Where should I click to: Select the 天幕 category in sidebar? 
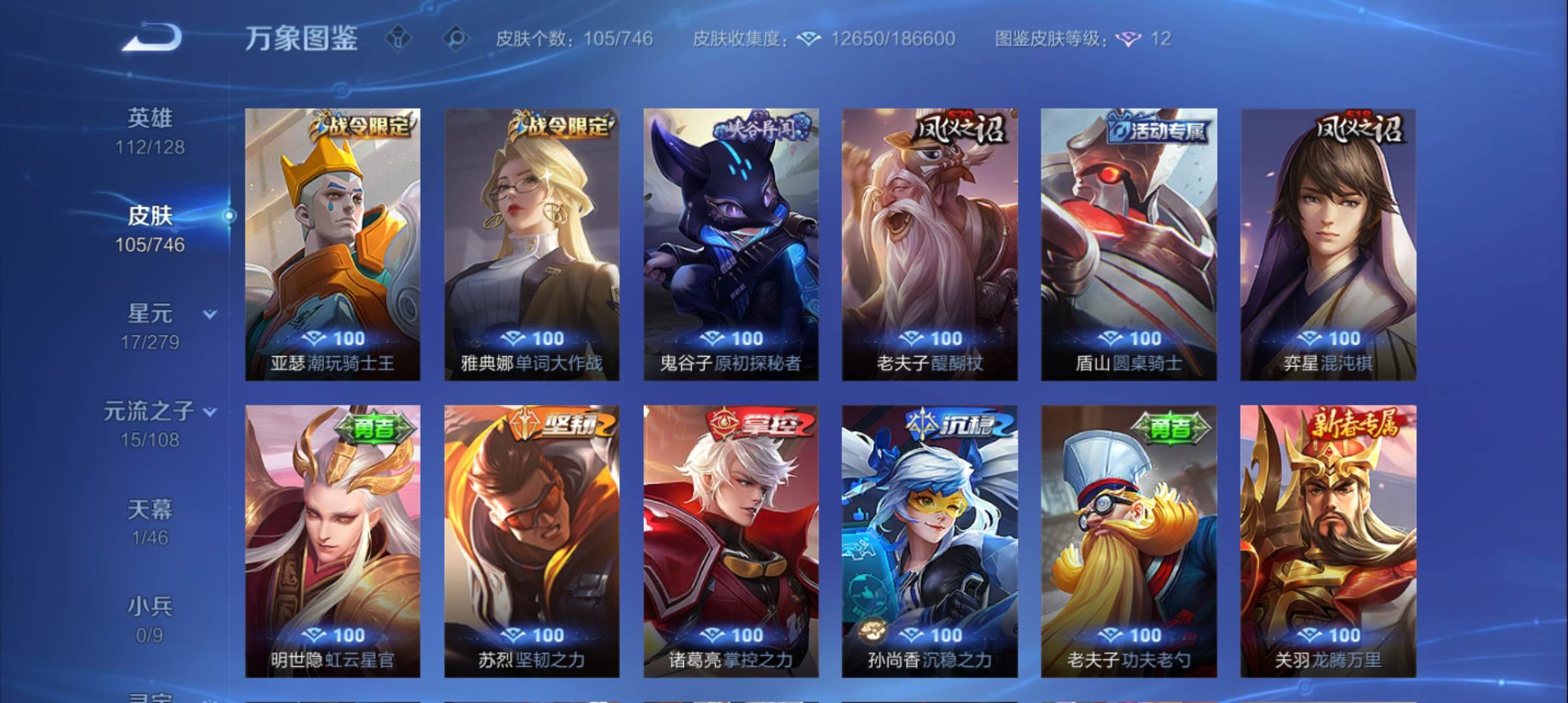tap(152, 511)
